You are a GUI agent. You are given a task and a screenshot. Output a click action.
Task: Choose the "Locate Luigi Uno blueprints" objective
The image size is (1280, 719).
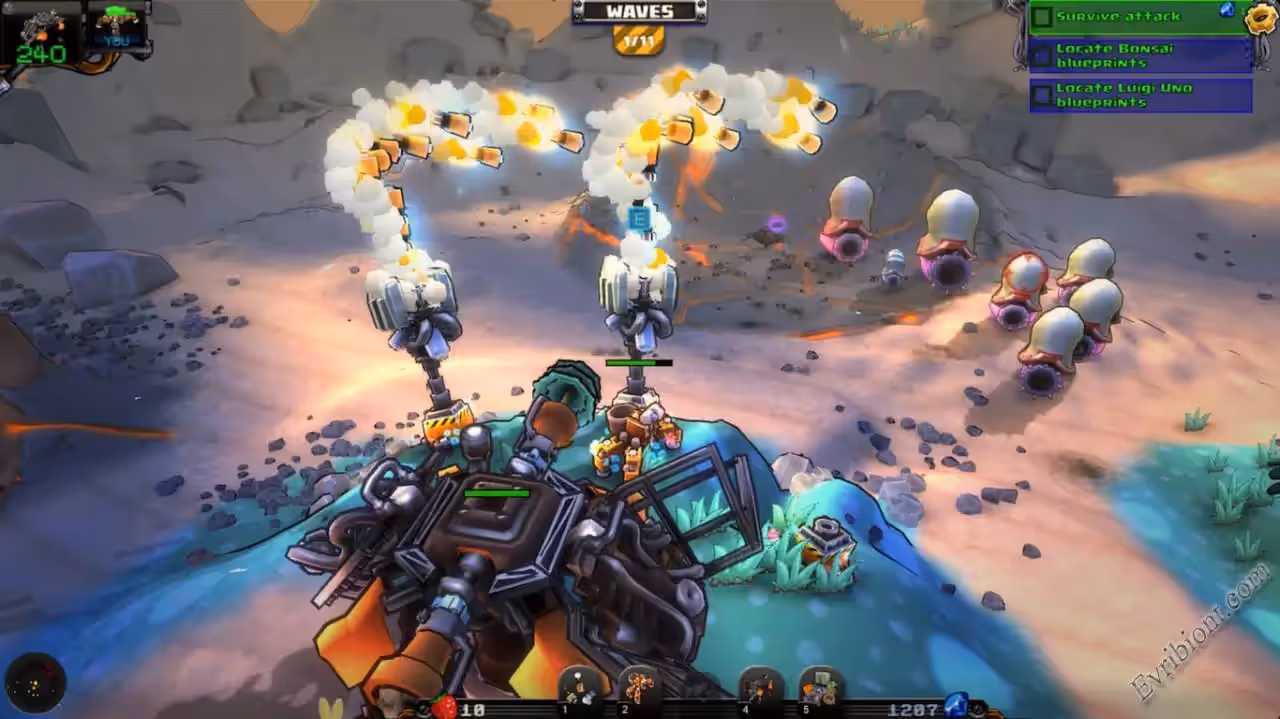[1140, 95]
